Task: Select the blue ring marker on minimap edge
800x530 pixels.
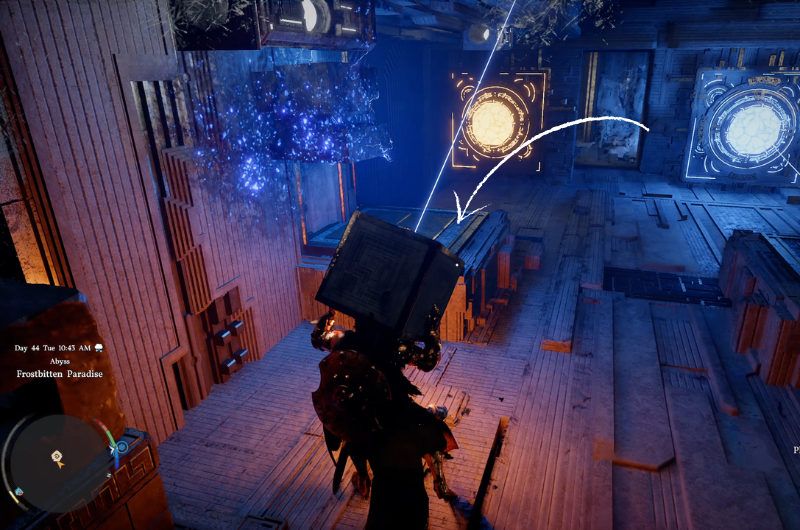Action: coord(123,446)
